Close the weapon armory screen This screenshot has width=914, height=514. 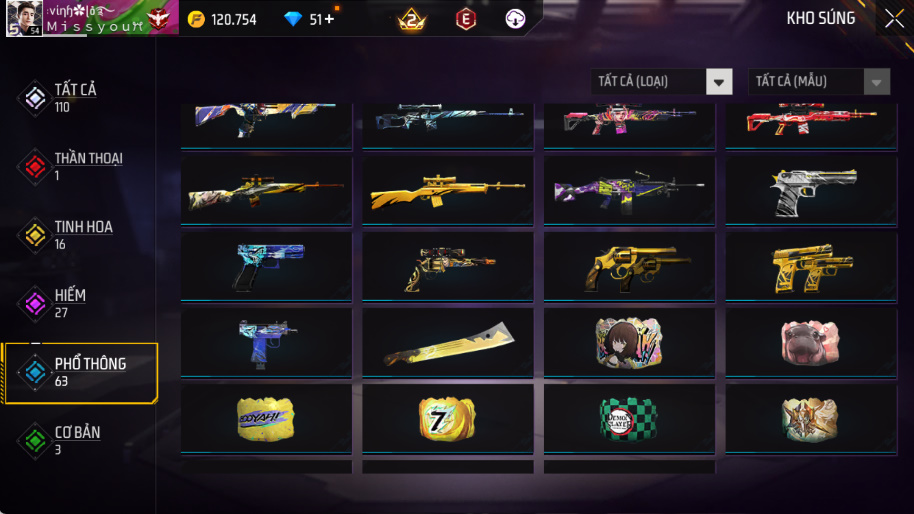tap(893, 19)
